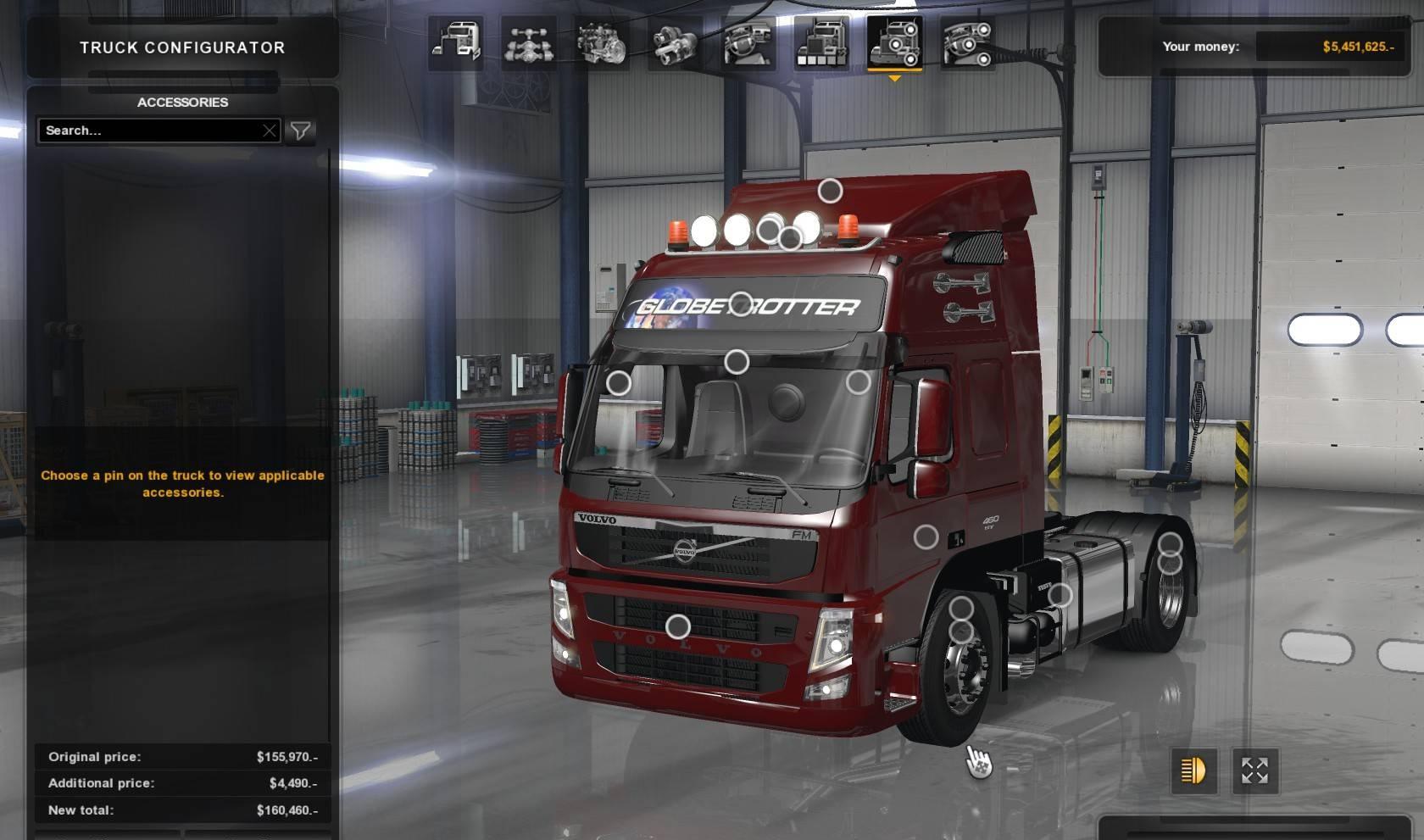Open the transmission tab
Screen dimensions: 1424x840
point(675,42)
